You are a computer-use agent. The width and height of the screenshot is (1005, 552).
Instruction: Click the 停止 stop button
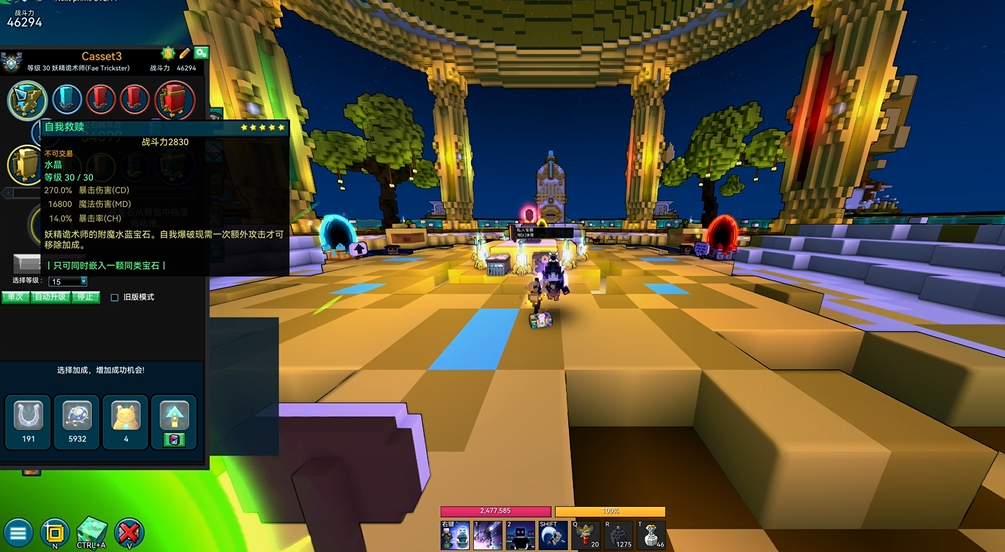click(85, 297)
